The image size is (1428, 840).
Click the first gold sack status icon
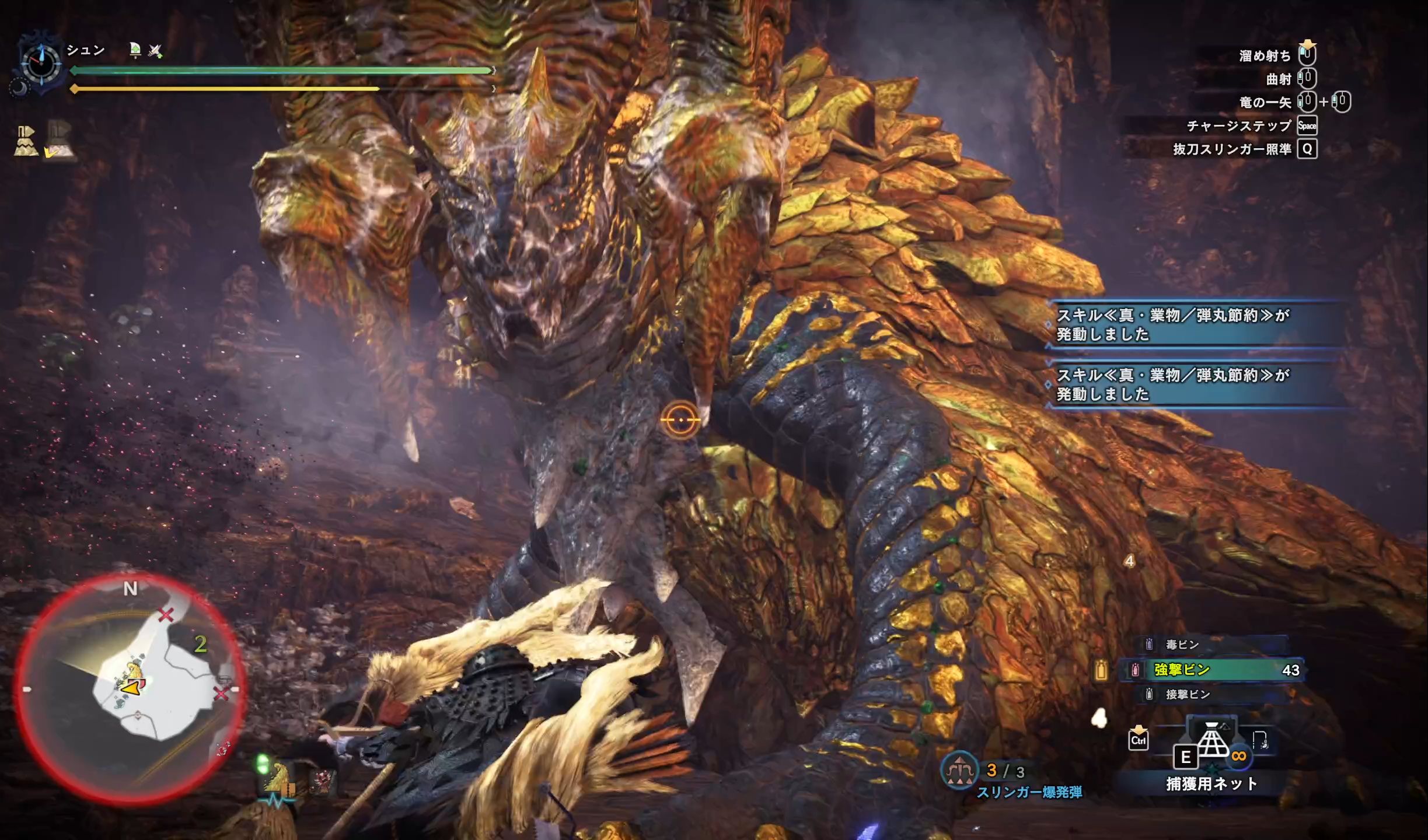26,141
